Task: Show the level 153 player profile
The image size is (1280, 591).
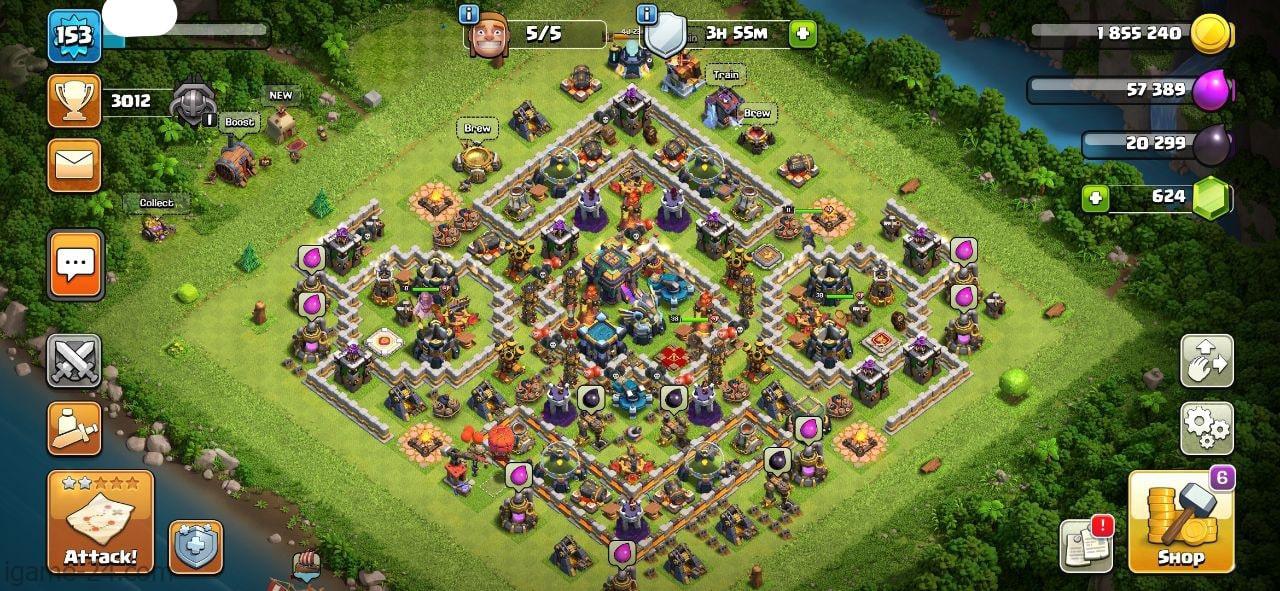Action: click(74, 37)
